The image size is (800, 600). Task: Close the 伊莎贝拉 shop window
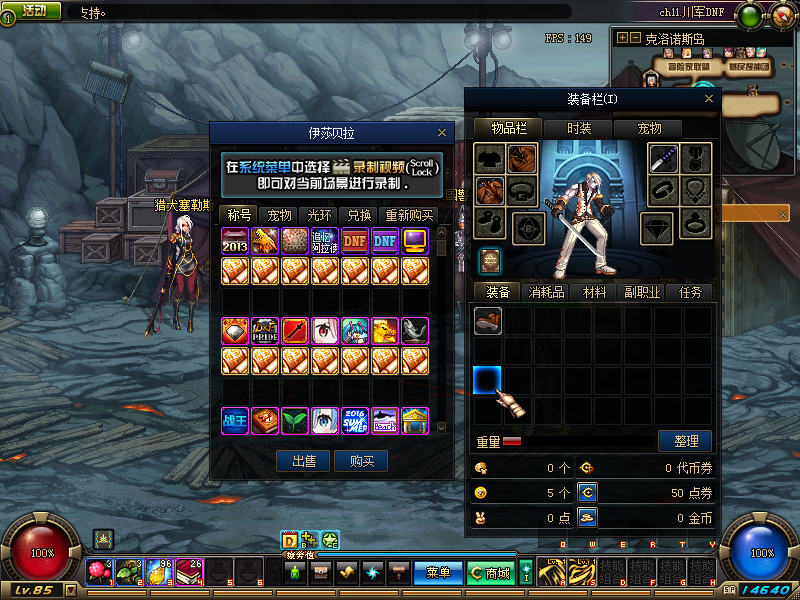click(442, 132)
